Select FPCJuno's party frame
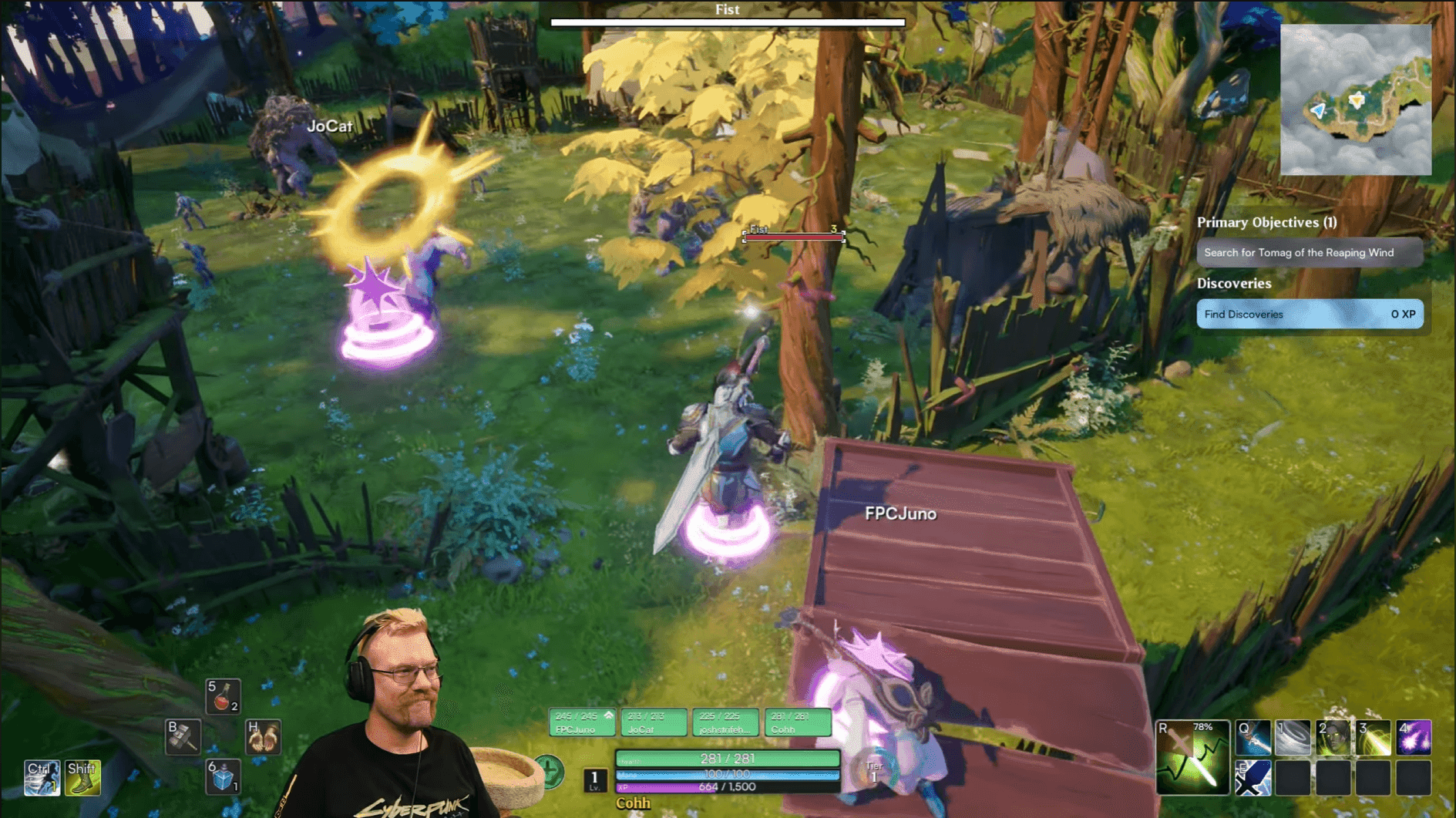1456x818 pixels. click(x=582, y=722)
